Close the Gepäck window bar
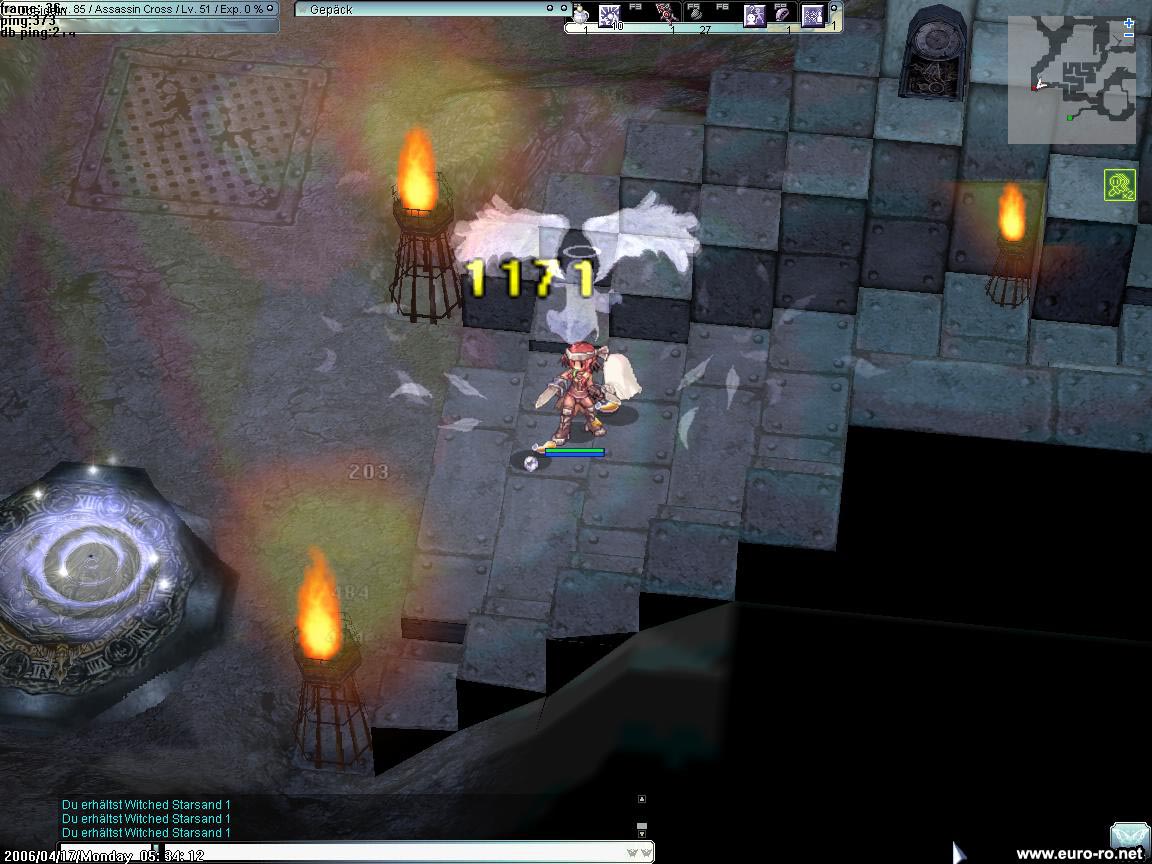This screenshot has height=864, width=1152. click(563, 9)
